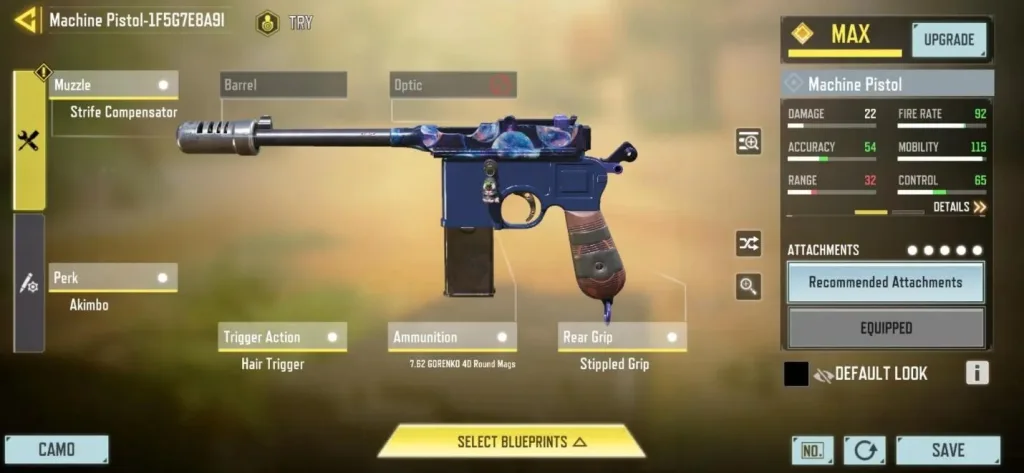Image resolution: width=1024 pixels, height=473 pixels.
Task: Show Recommended Attachments
Action: coord(885,283)
